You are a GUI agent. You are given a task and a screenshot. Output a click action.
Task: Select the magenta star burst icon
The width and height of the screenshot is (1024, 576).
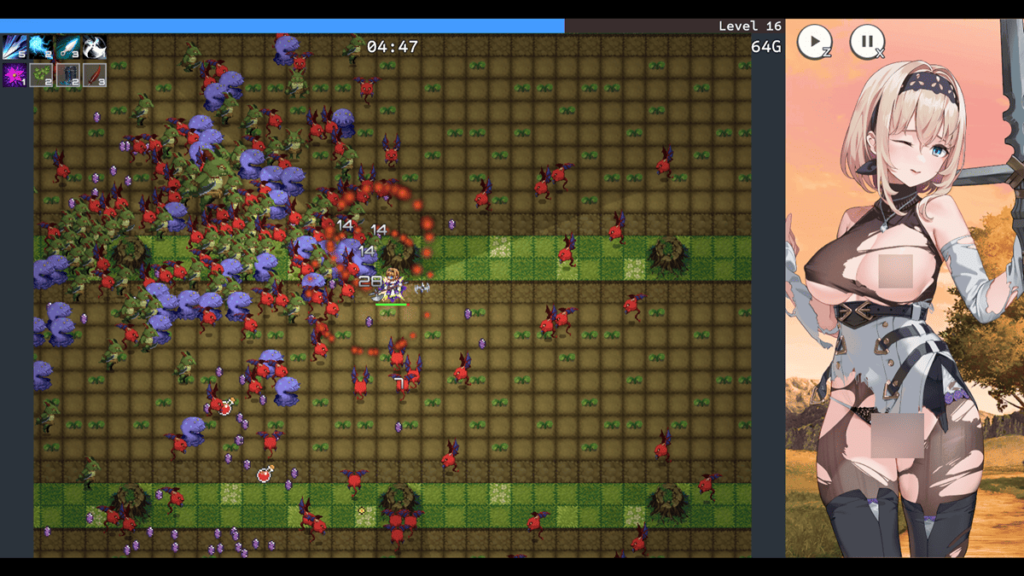[14, 75]
